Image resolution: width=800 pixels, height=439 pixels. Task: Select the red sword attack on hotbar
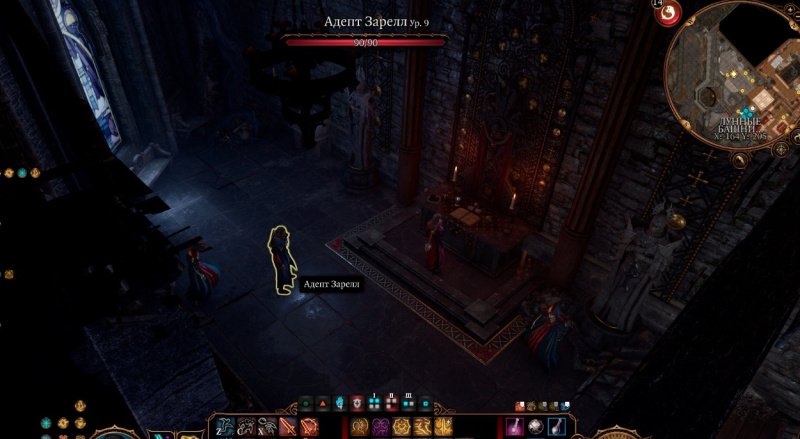288,427
